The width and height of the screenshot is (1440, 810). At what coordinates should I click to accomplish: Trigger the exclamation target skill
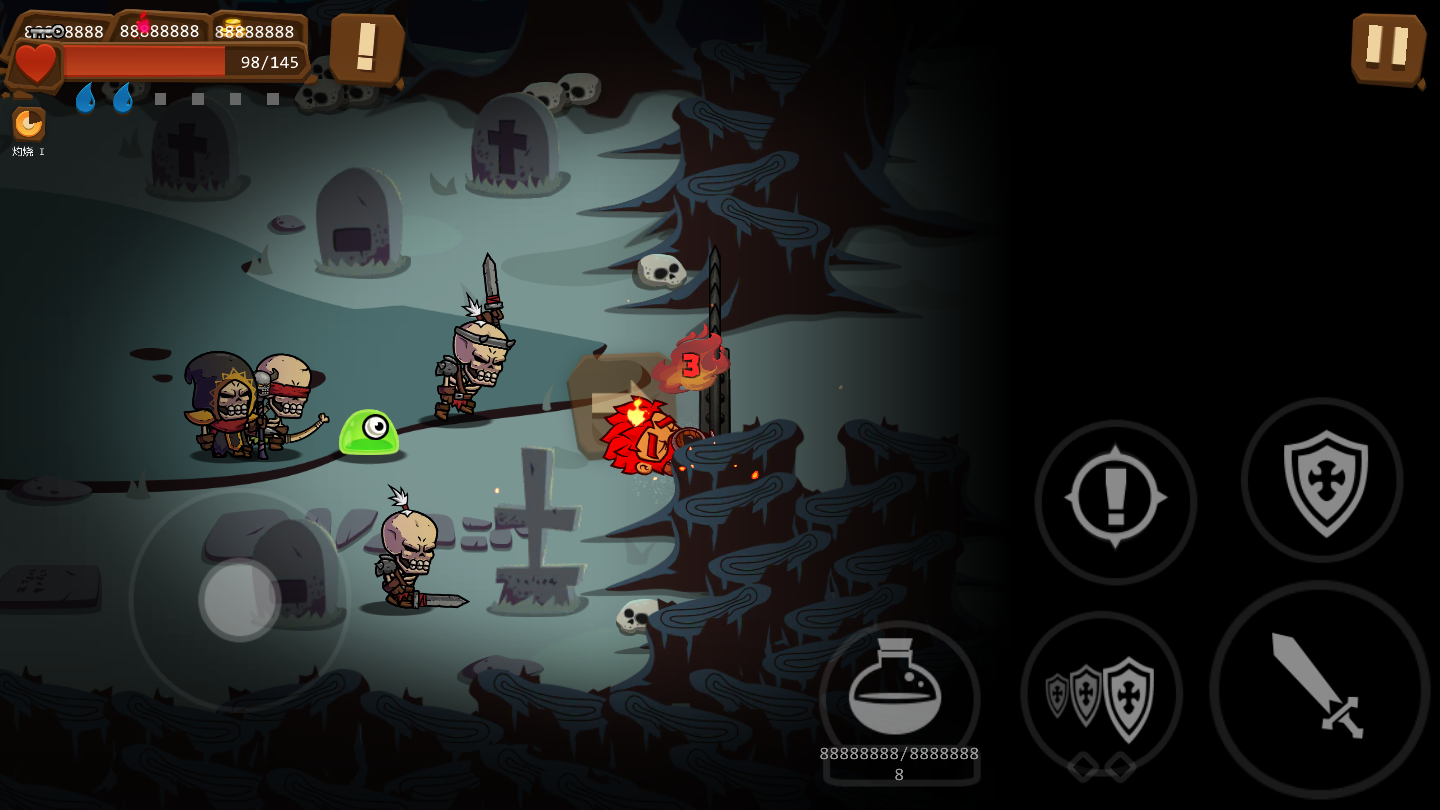click(x=1115, y=500)
